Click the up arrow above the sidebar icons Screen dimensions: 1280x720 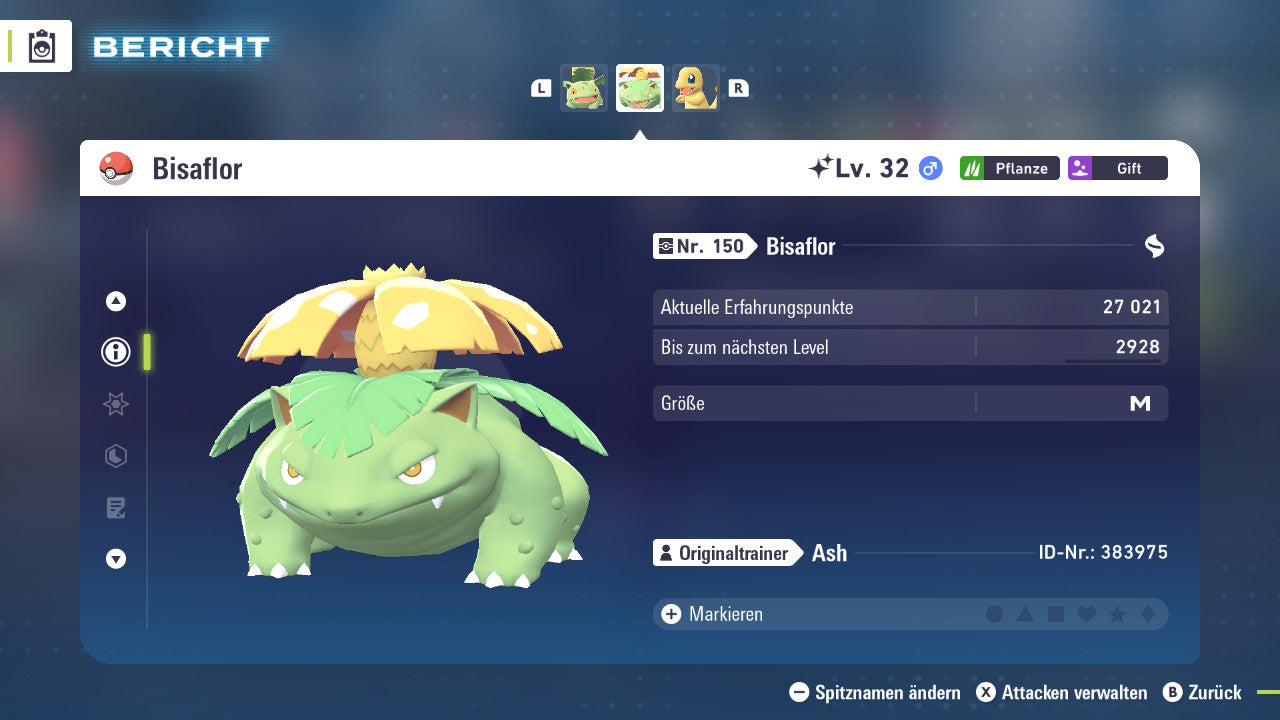coord(115,300)
